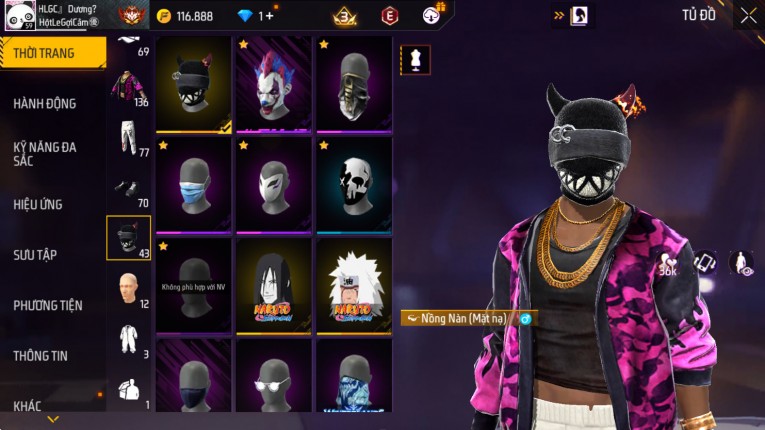
Task: Pick the red-blue clown mask
Action: tap(274, 83)
